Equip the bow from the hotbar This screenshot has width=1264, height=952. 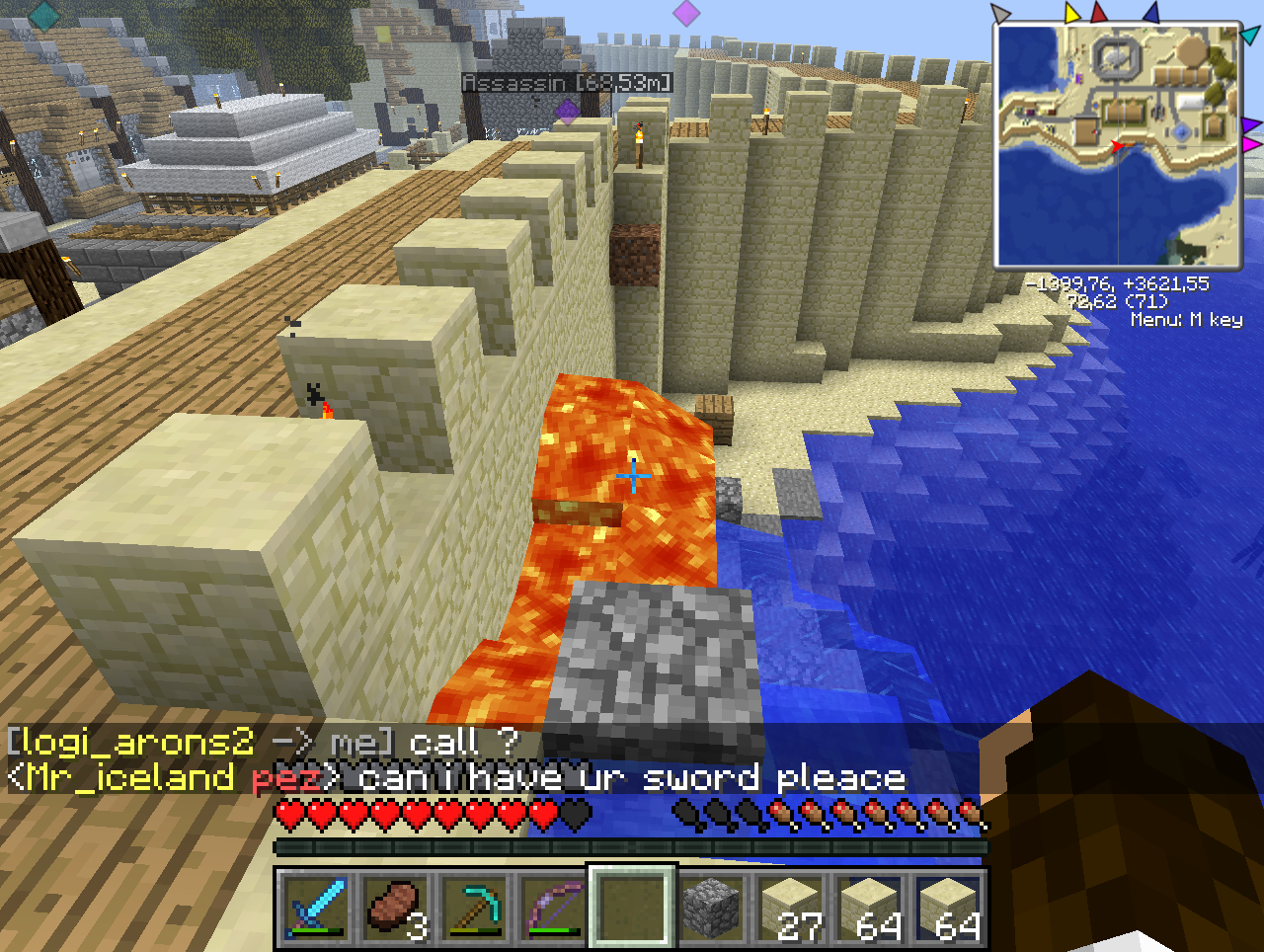coord(552,906)
